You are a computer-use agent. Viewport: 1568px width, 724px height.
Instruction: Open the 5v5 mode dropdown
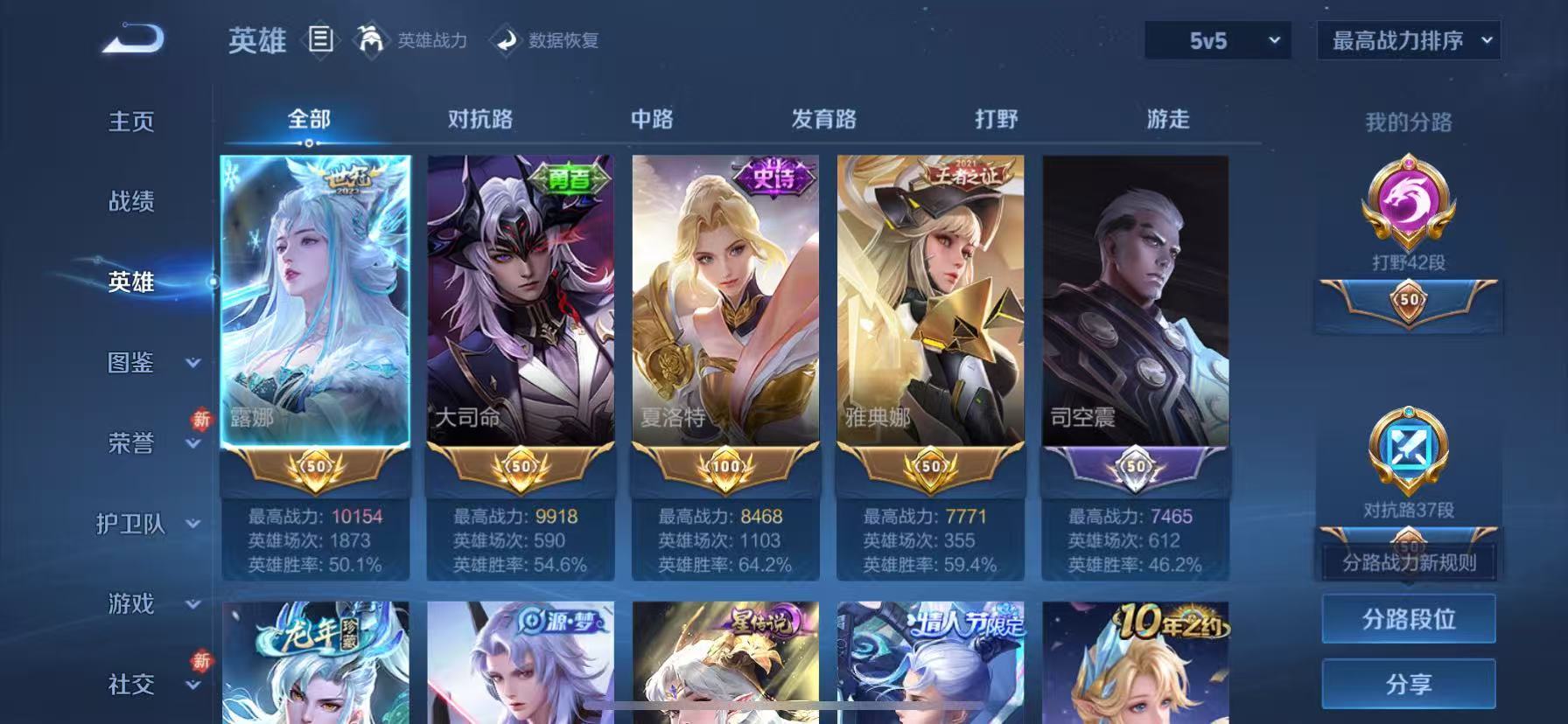click(x=1215, y=40)
